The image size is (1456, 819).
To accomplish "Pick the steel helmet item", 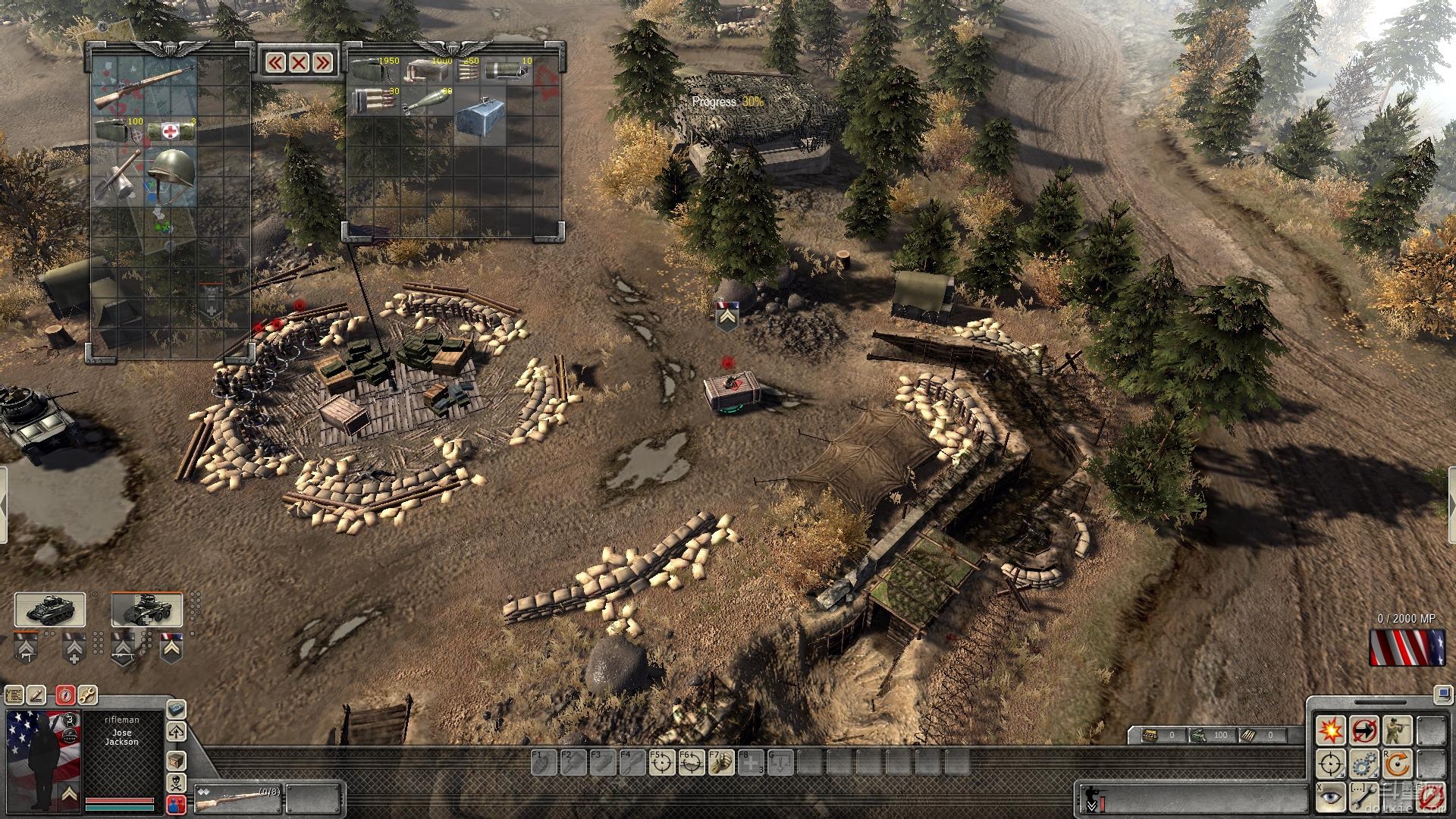I will 171,174.
